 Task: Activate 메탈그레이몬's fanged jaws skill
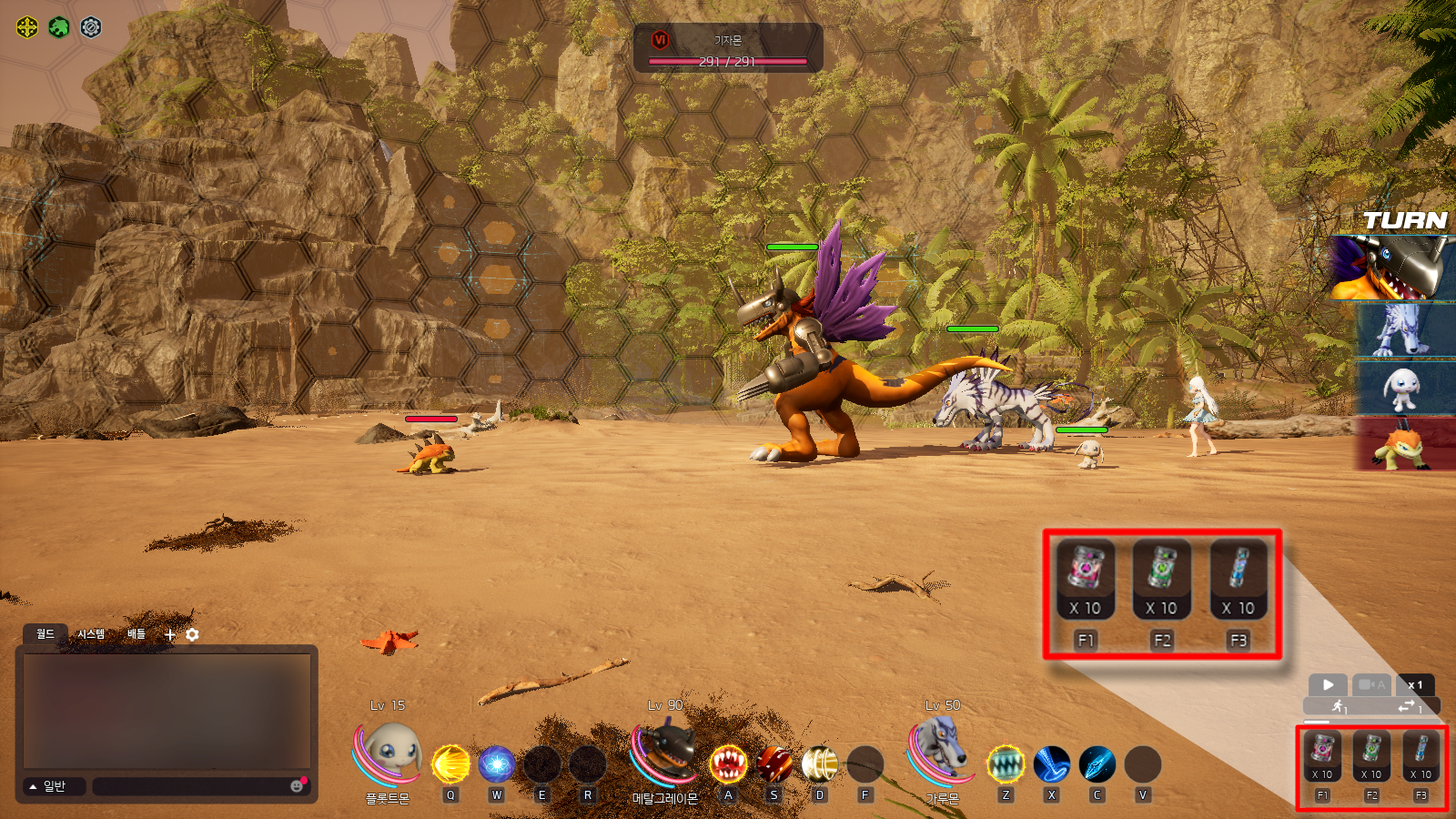point(728,764)
